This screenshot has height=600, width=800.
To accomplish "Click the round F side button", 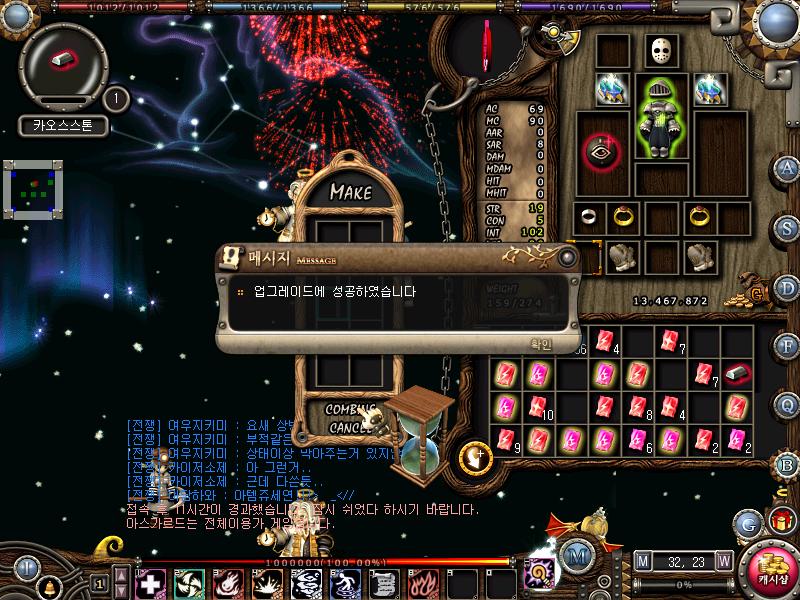I will [788, 346].
